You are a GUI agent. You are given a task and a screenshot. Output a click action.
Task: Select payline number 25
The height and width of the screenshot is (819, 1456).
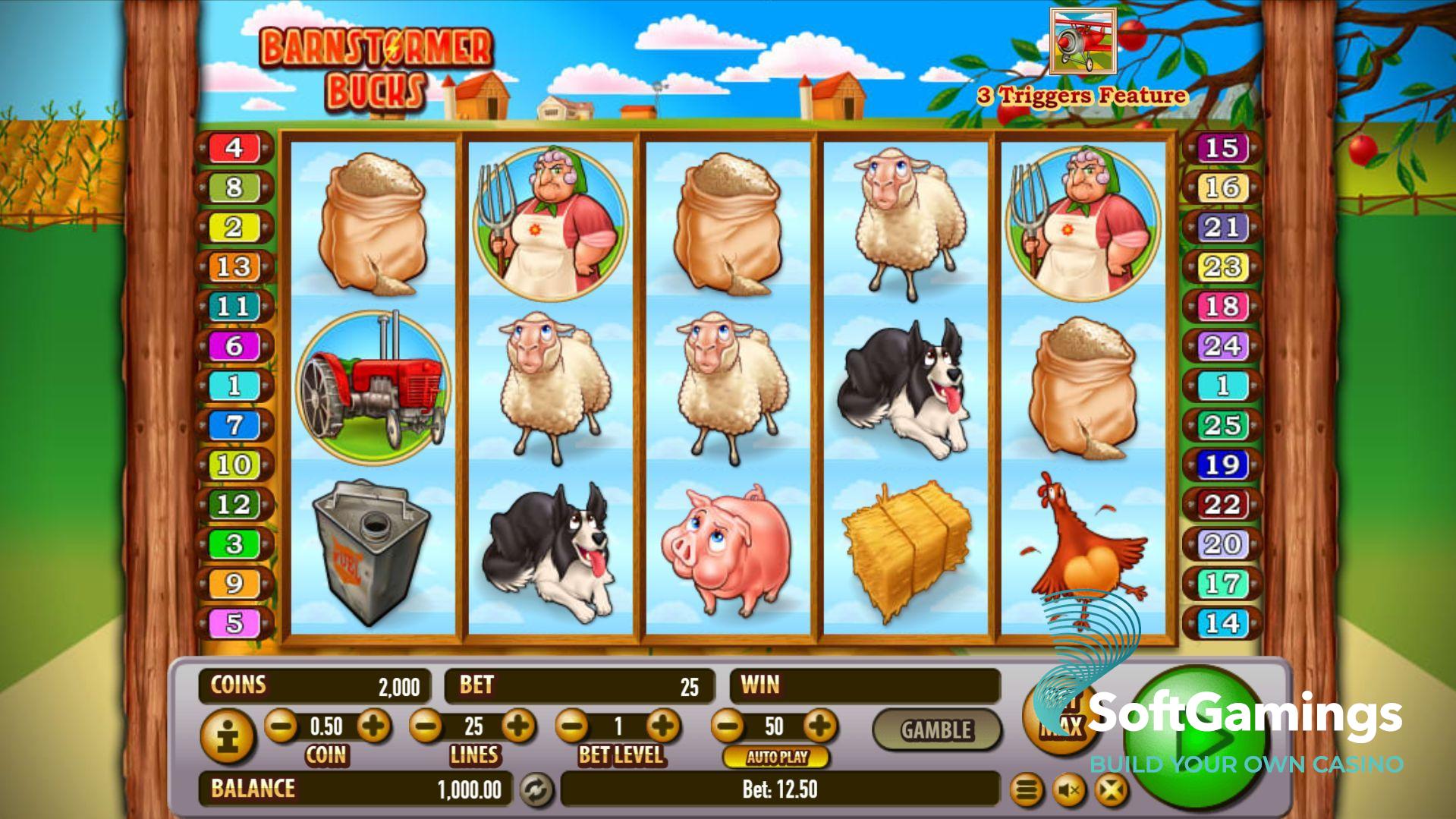coord(1222,425)
